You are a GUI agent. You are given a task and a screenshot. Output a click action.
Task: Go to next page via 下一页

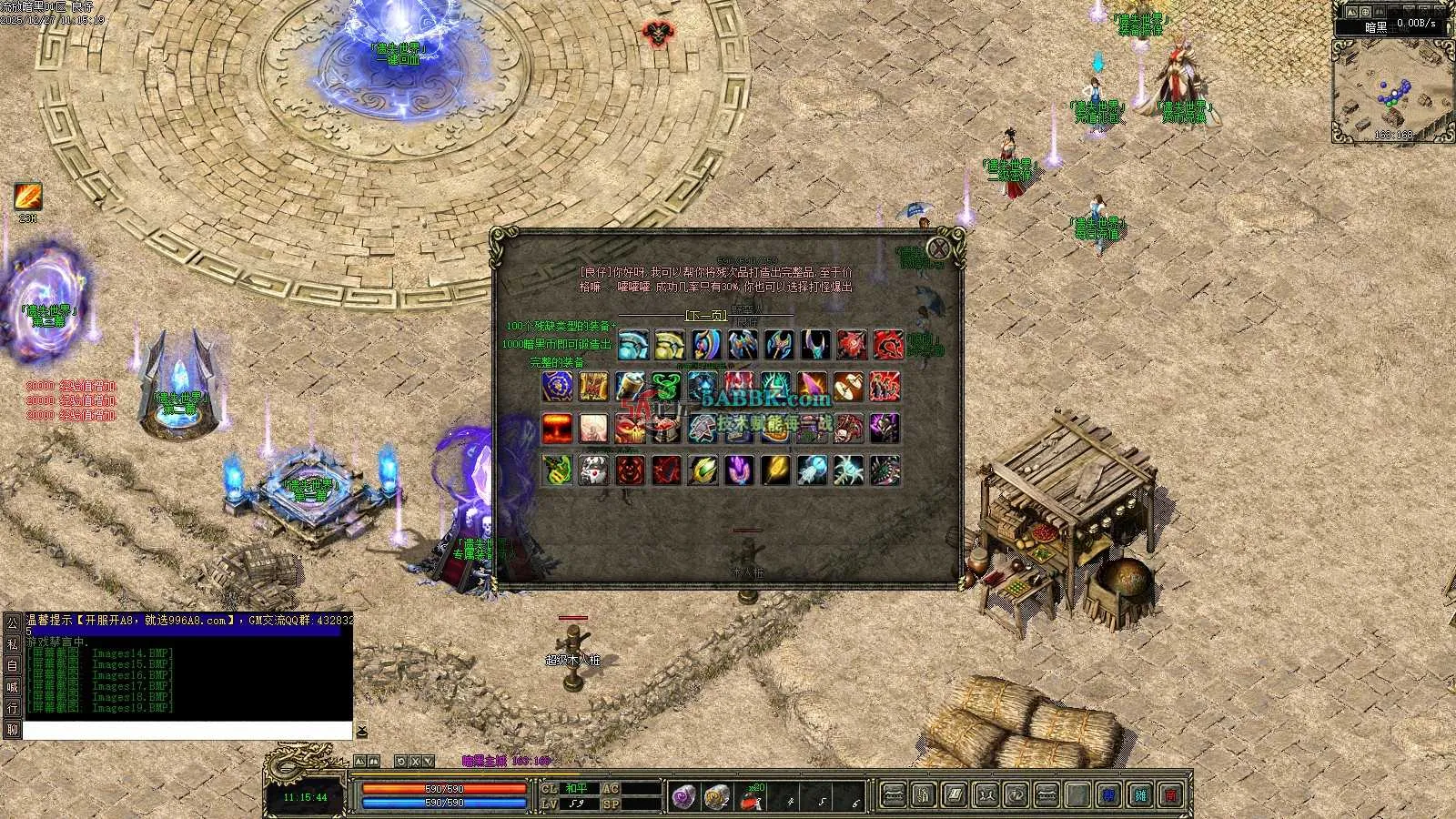(706, 316)
